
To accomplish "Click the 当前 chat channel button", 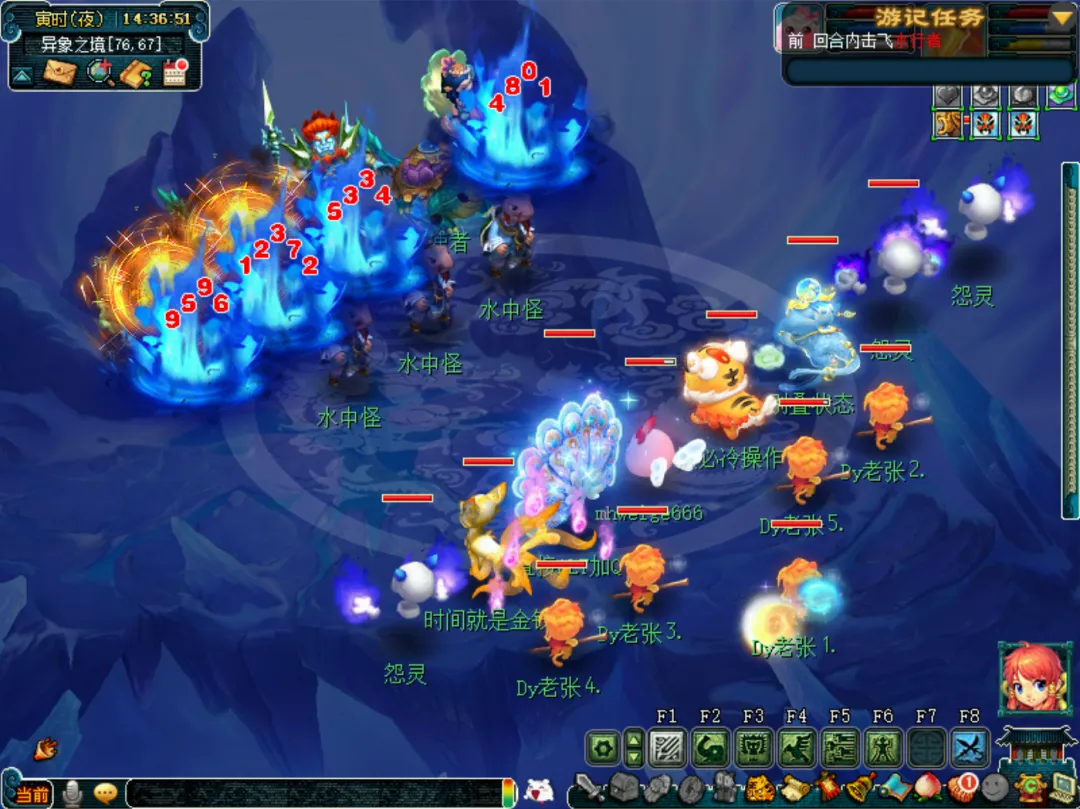I will tap(33, 795).
